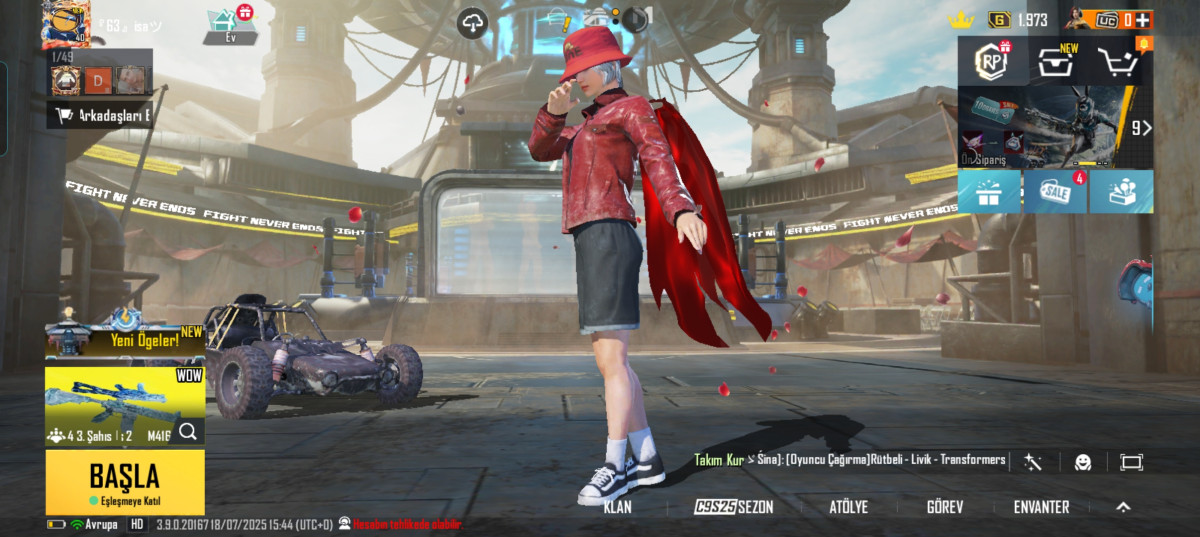The image size is (1200, 537).
Task: Add UC with the plus button
Action: (1143, 19)
